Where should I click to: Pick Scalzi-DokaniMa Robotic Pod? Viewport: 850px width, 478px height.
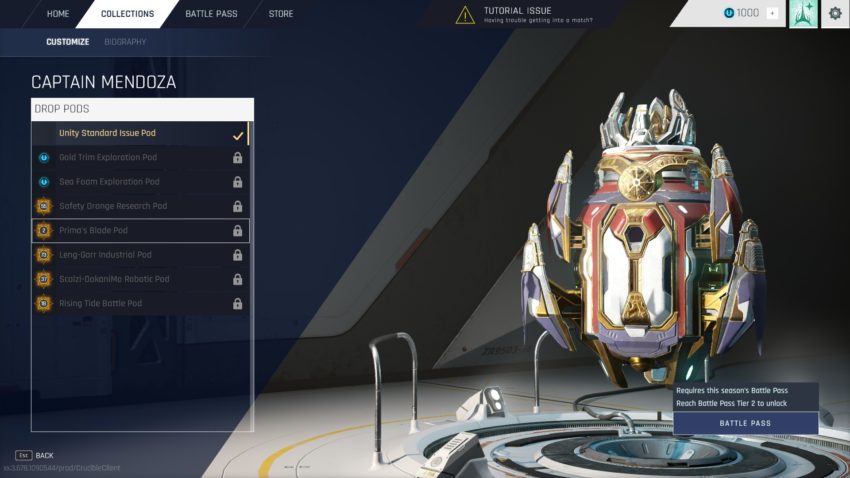click(140, 279)
